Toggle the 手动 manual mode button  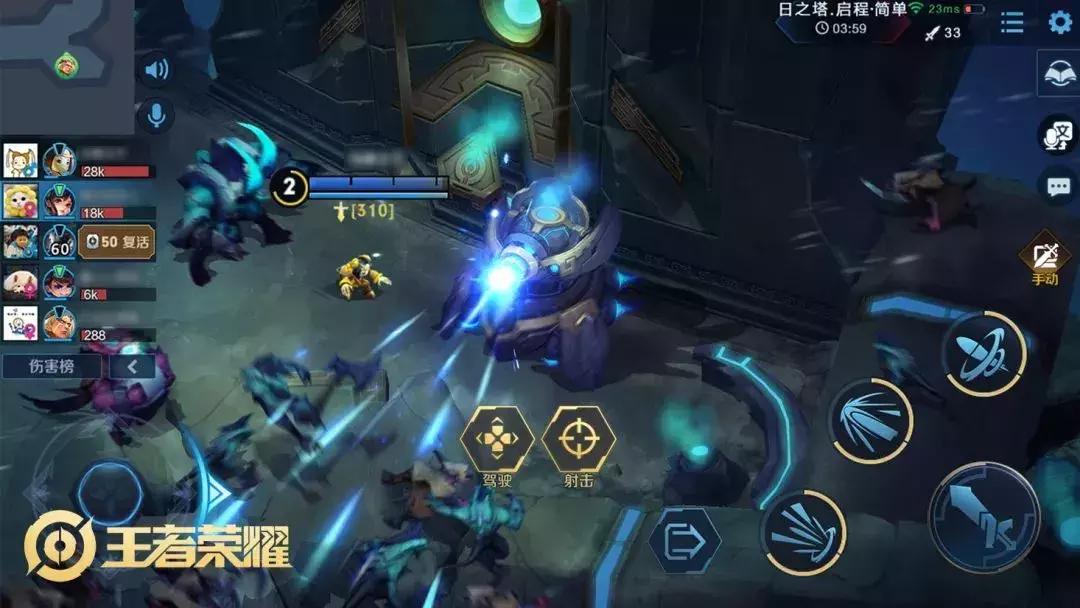pos(1046,260)
